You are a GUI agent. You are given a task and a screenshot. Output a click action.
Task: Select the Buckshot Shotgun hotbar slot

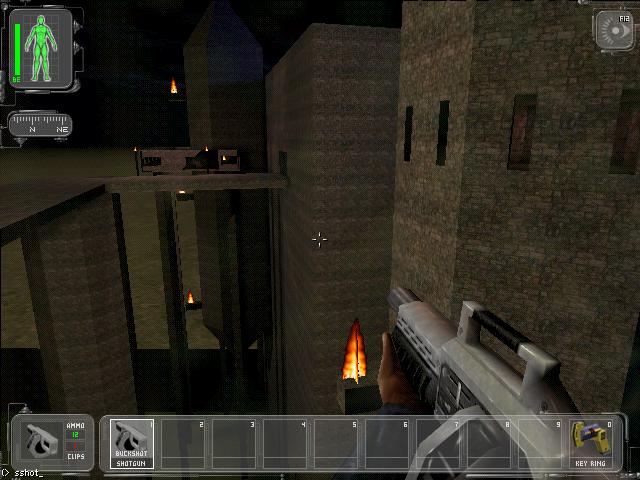131,443
